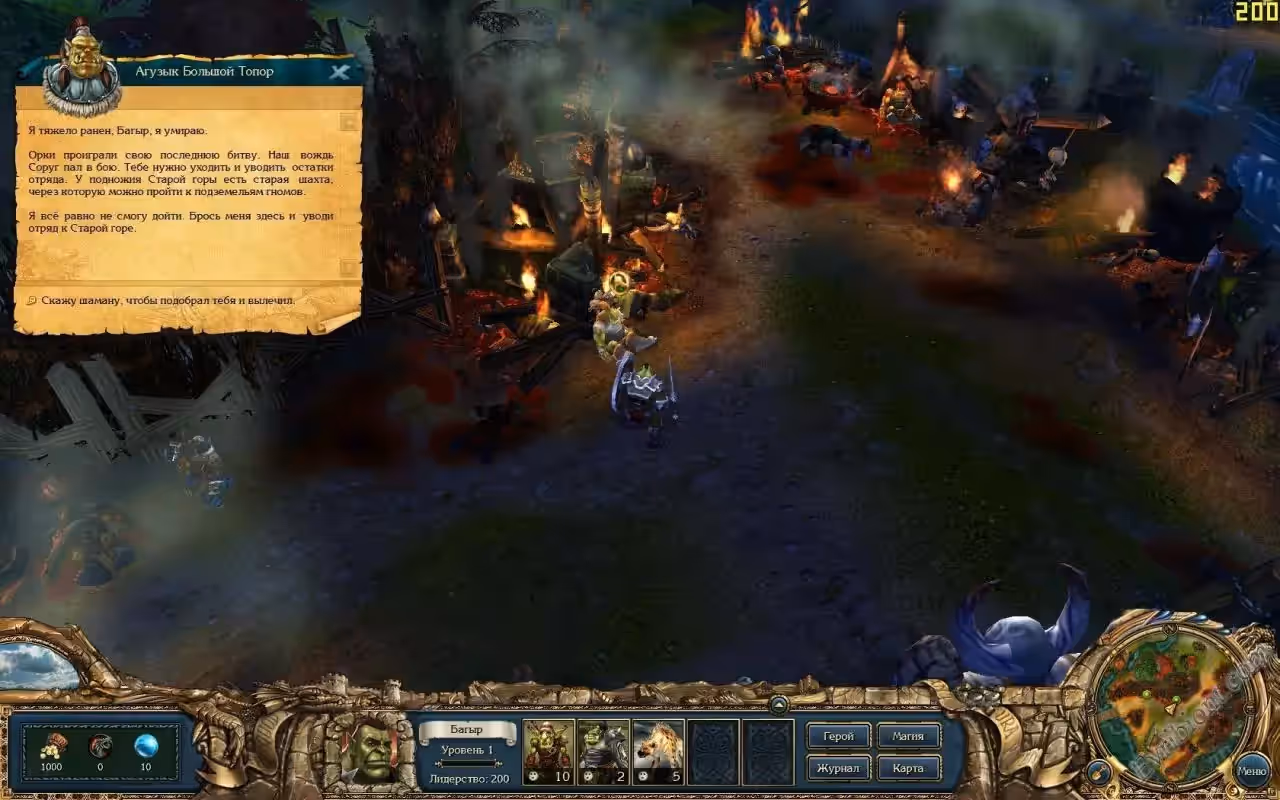Image resolution: width=1280 pixels, height=800 pixels.
Task: Choose the reply "Скажу шаману, чтобы подобрал тебя и вылечил"
Action: coord(168,299)
